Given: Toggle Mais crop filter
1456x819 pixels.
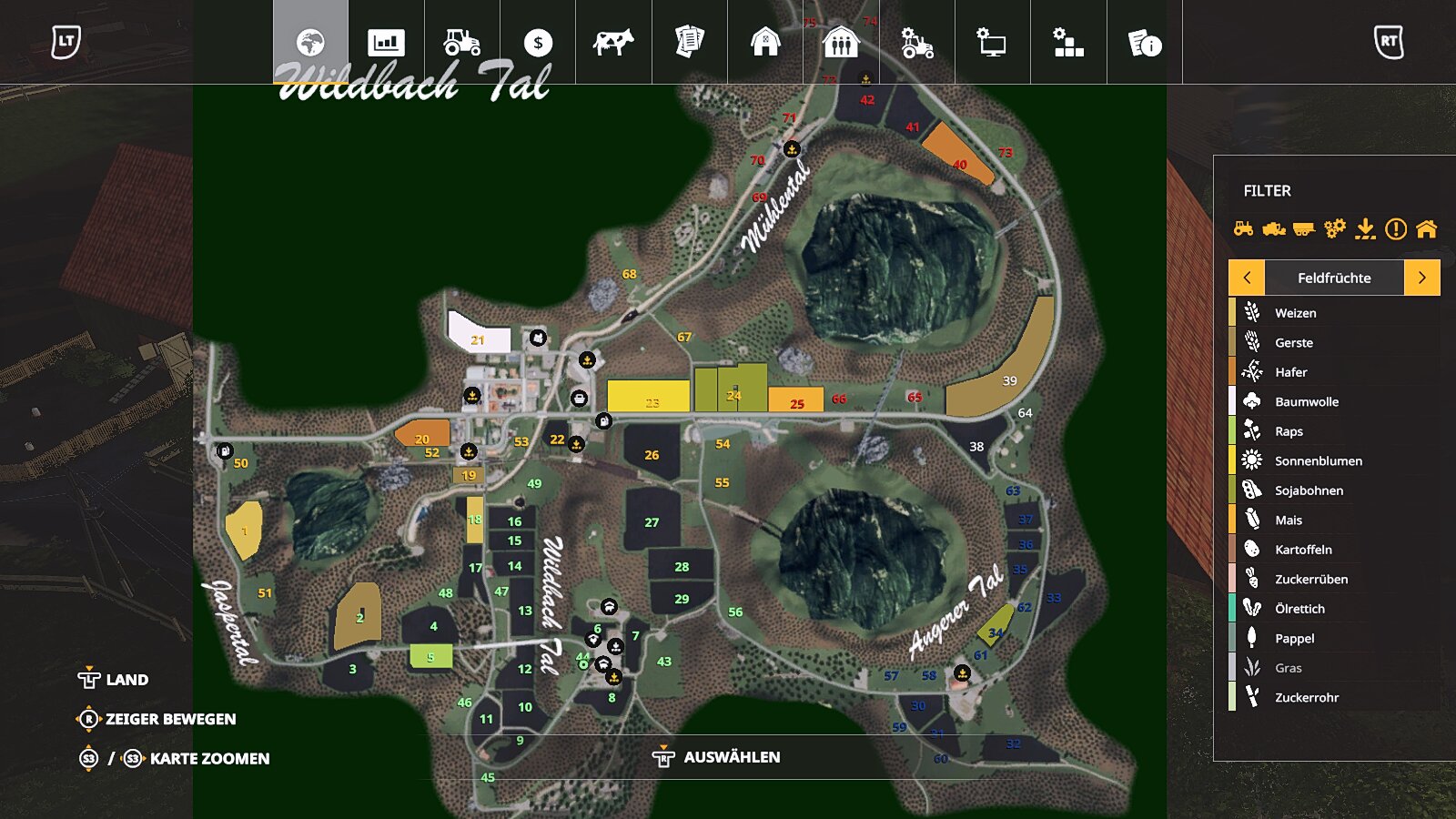Looking at the screenshot, I should (1288, 520).
